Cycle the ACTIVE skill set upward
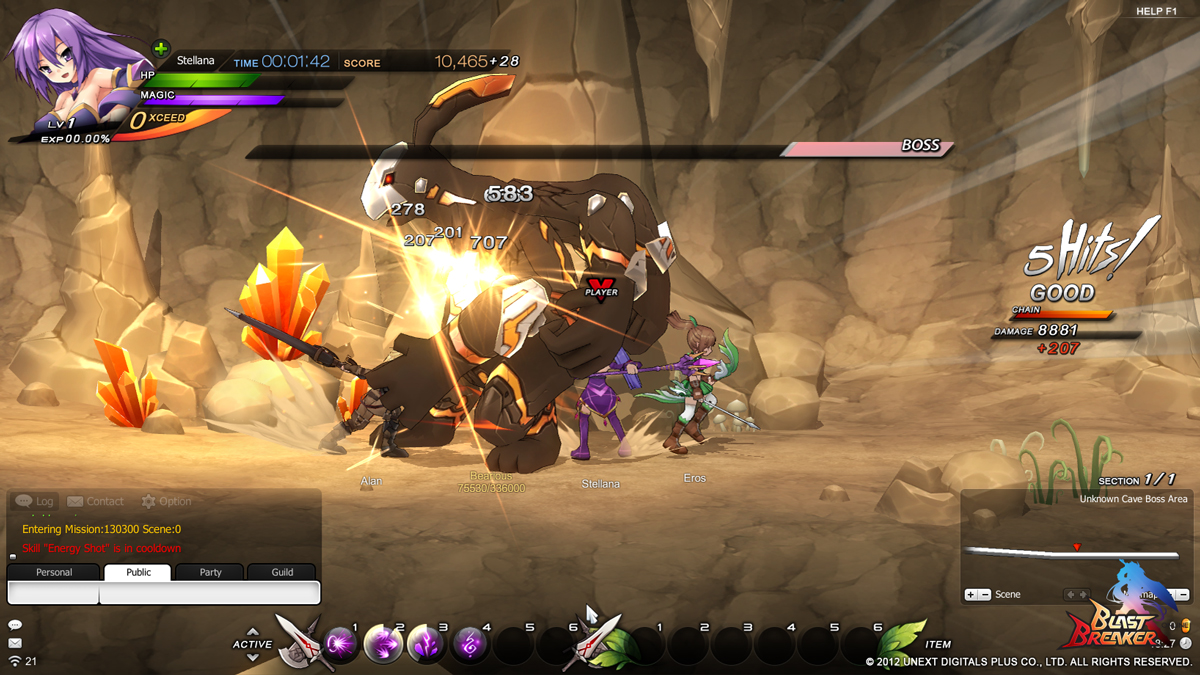Screen dimensions: 1200x675 [x=252, y=632]
